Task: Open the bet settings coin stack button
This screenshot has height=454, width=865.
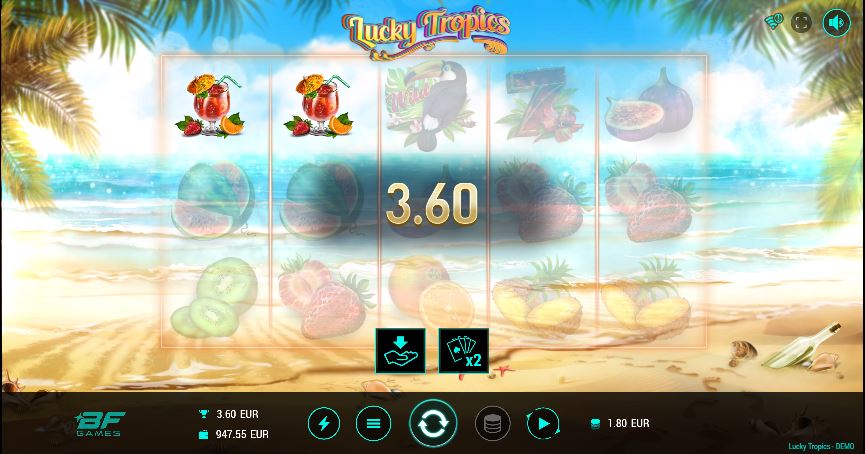Action: [x=492, y=423]
